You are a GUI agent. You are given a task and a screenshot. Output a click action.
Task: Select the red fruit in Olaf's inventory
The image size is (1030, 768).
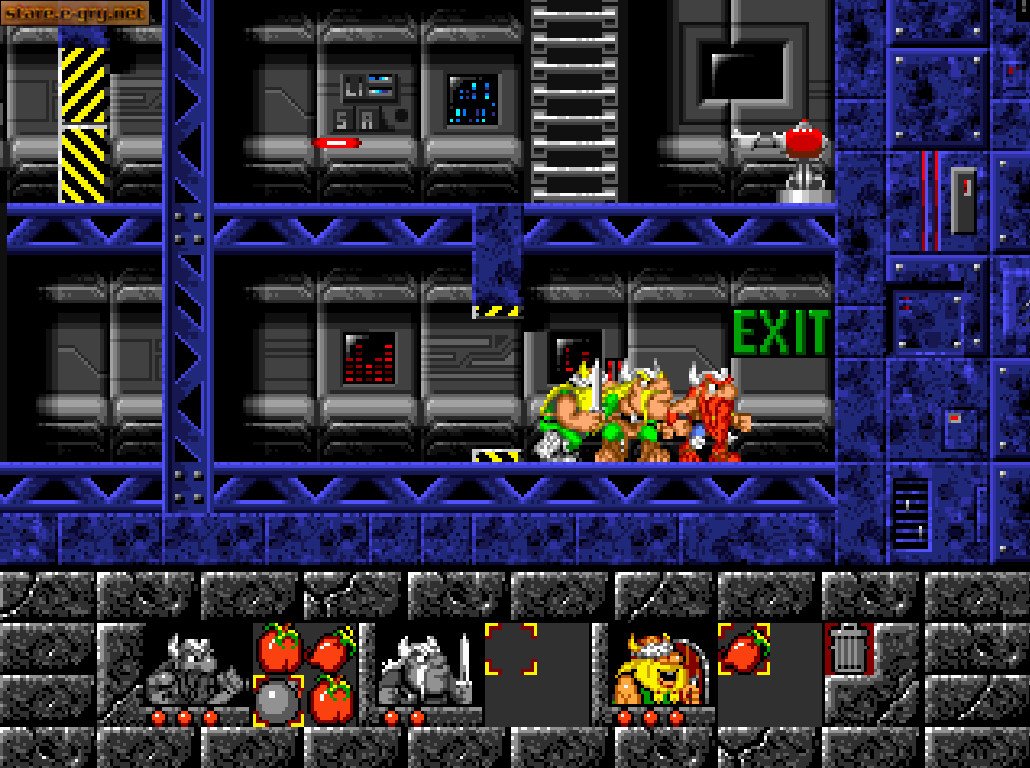pos(745,648)
